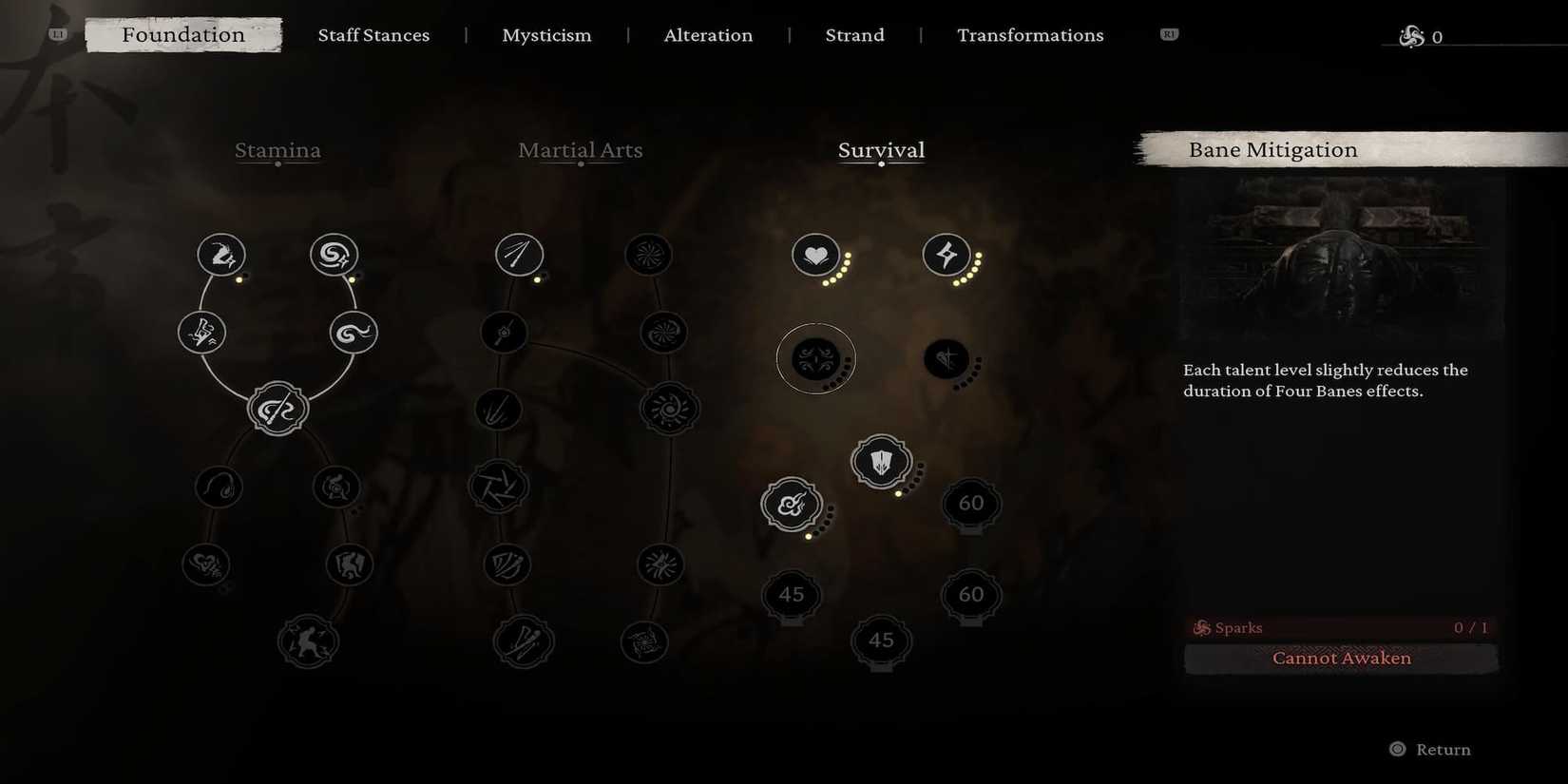Select the Alteration category
Image resolution: width=1568 pixels, height=784 pixels.
coord(708,35)
